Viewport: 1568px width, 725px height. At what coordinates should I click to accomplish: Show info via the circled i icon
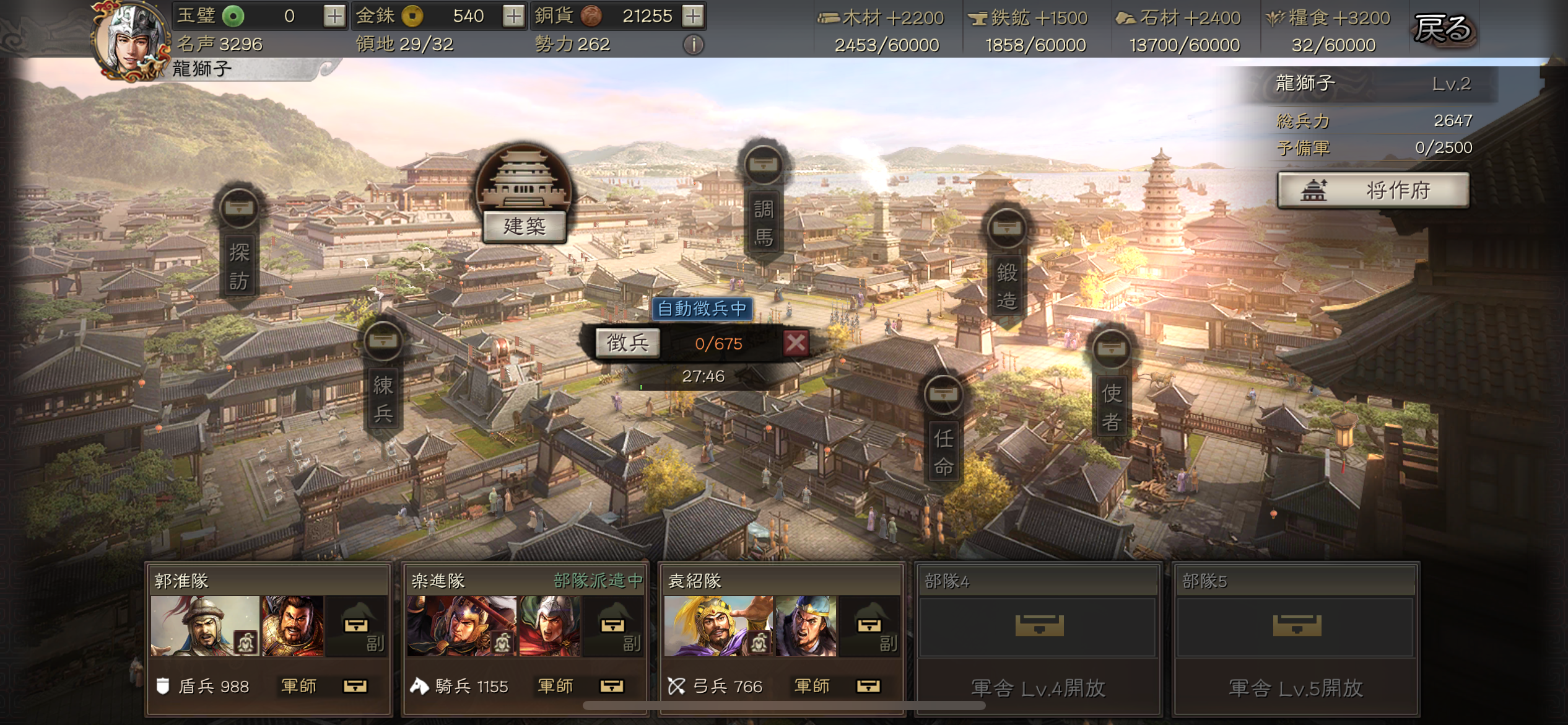coord(694,45)
